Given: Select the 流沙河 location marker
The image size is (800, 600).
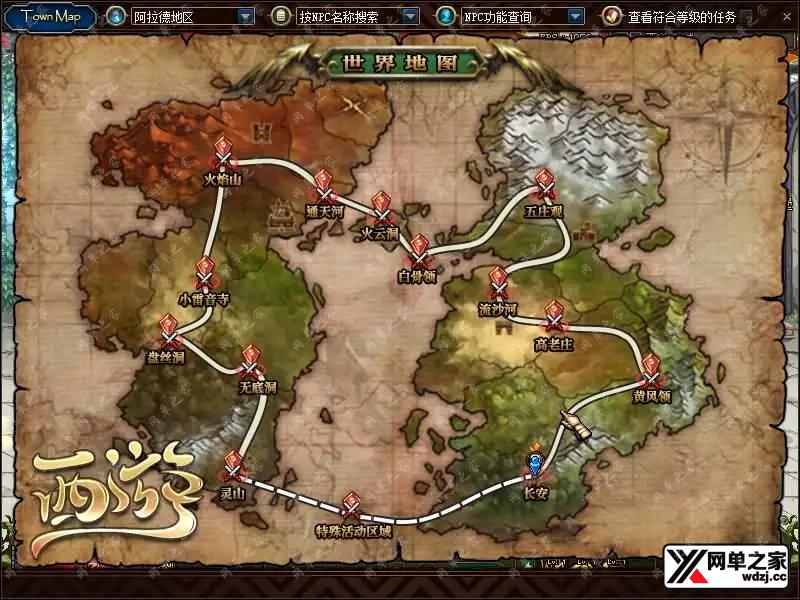Looking at the screenshot, I should click(x=497, y=283).
